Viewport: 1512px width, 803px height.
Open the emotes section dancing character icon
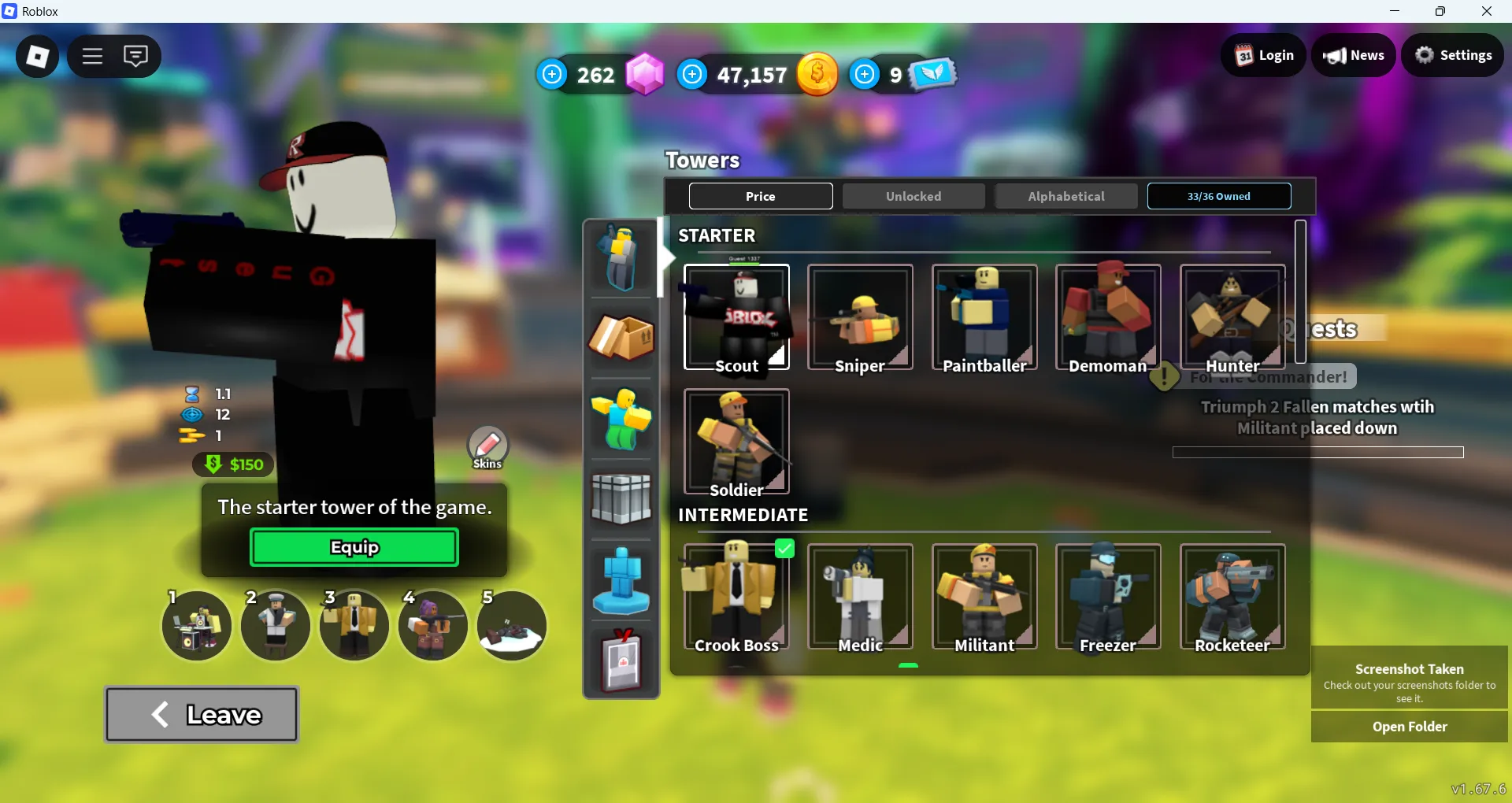coord(621,419)
